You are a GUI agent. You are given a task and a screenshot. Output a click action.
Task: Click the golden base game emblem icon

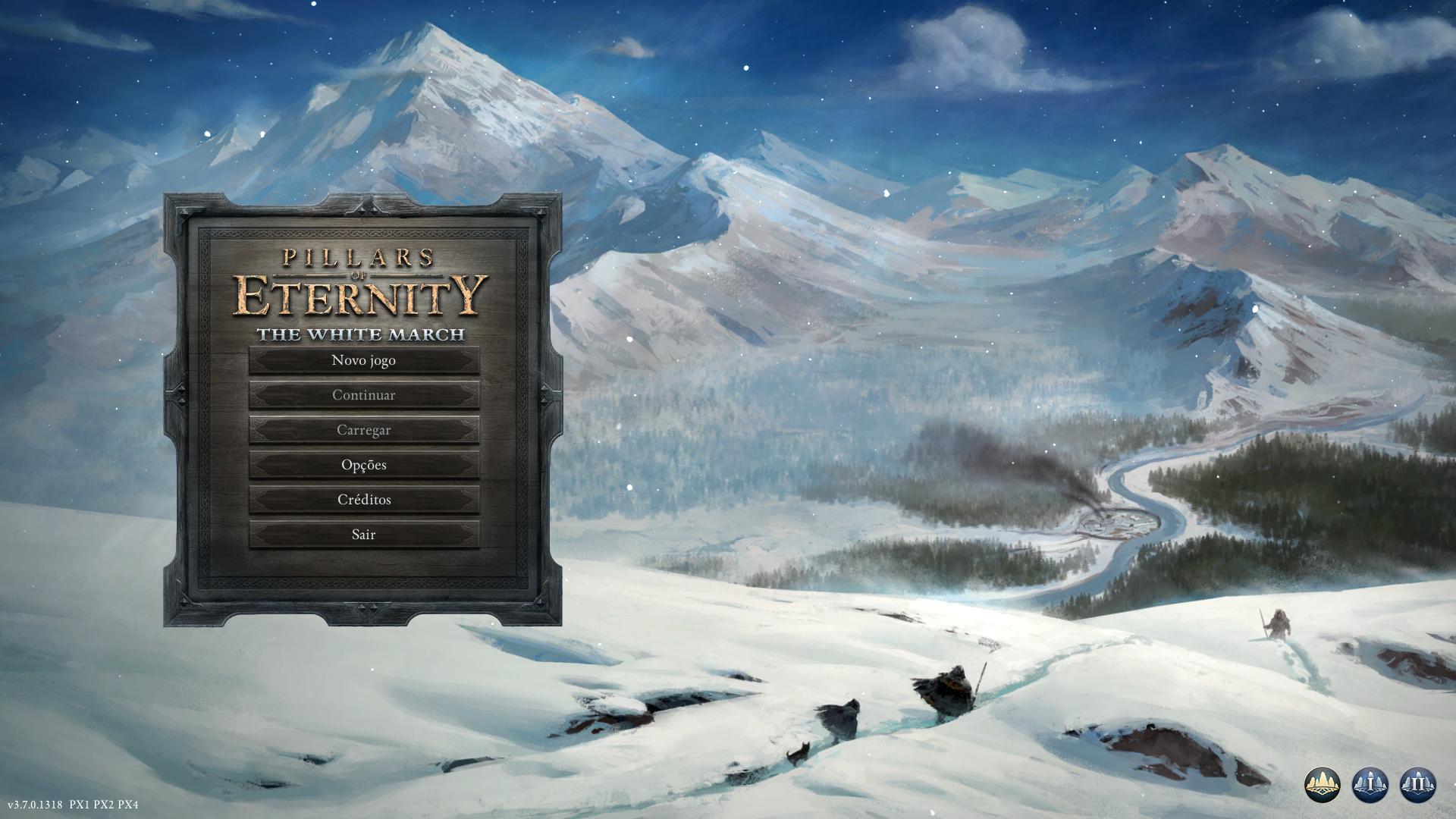[x=1323, y=784]
